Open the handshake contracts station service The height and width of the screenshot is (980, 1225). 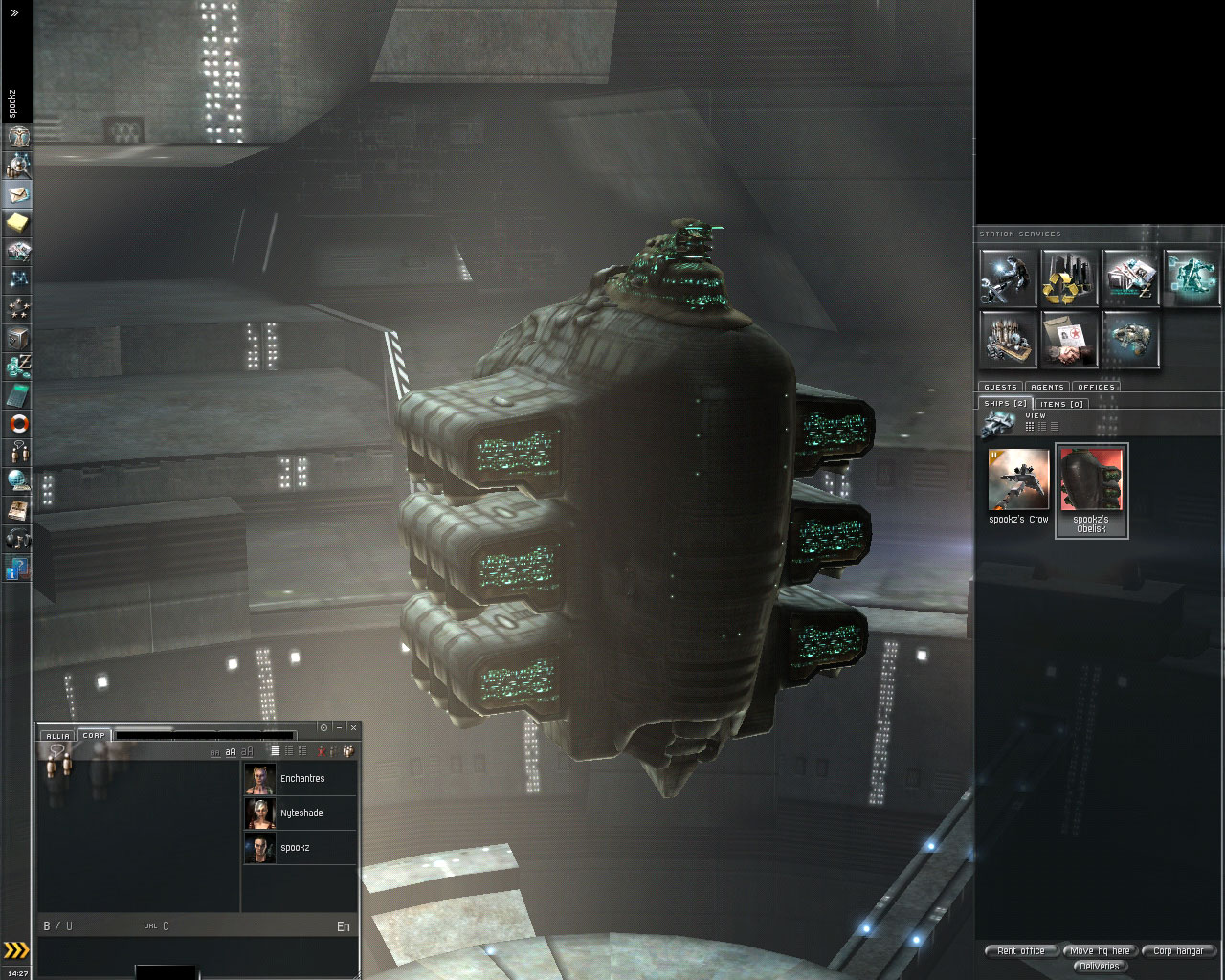tap(1069, 339)
